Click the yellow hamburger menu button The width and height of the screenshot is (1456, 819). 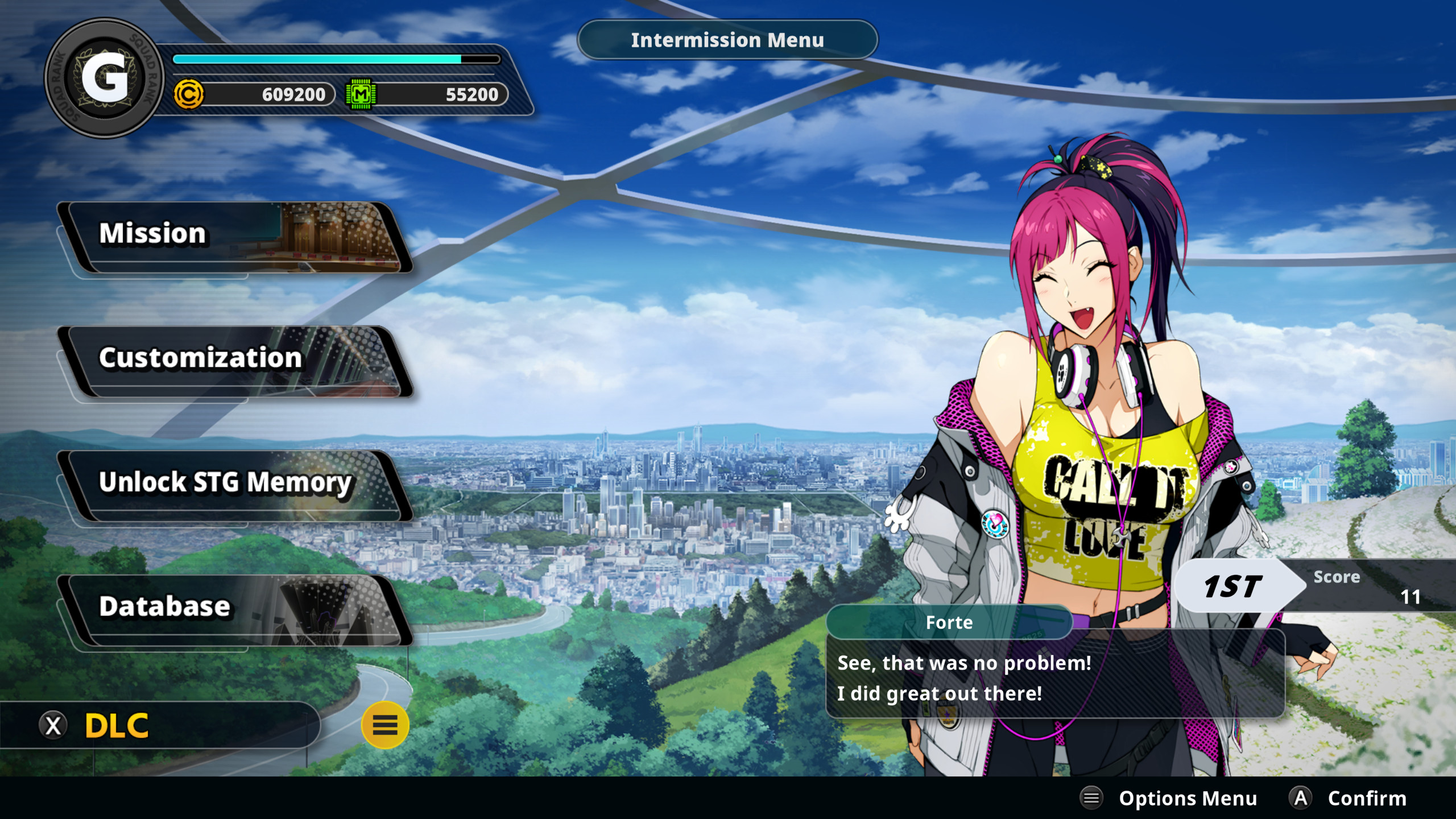(x=385, y=725)
